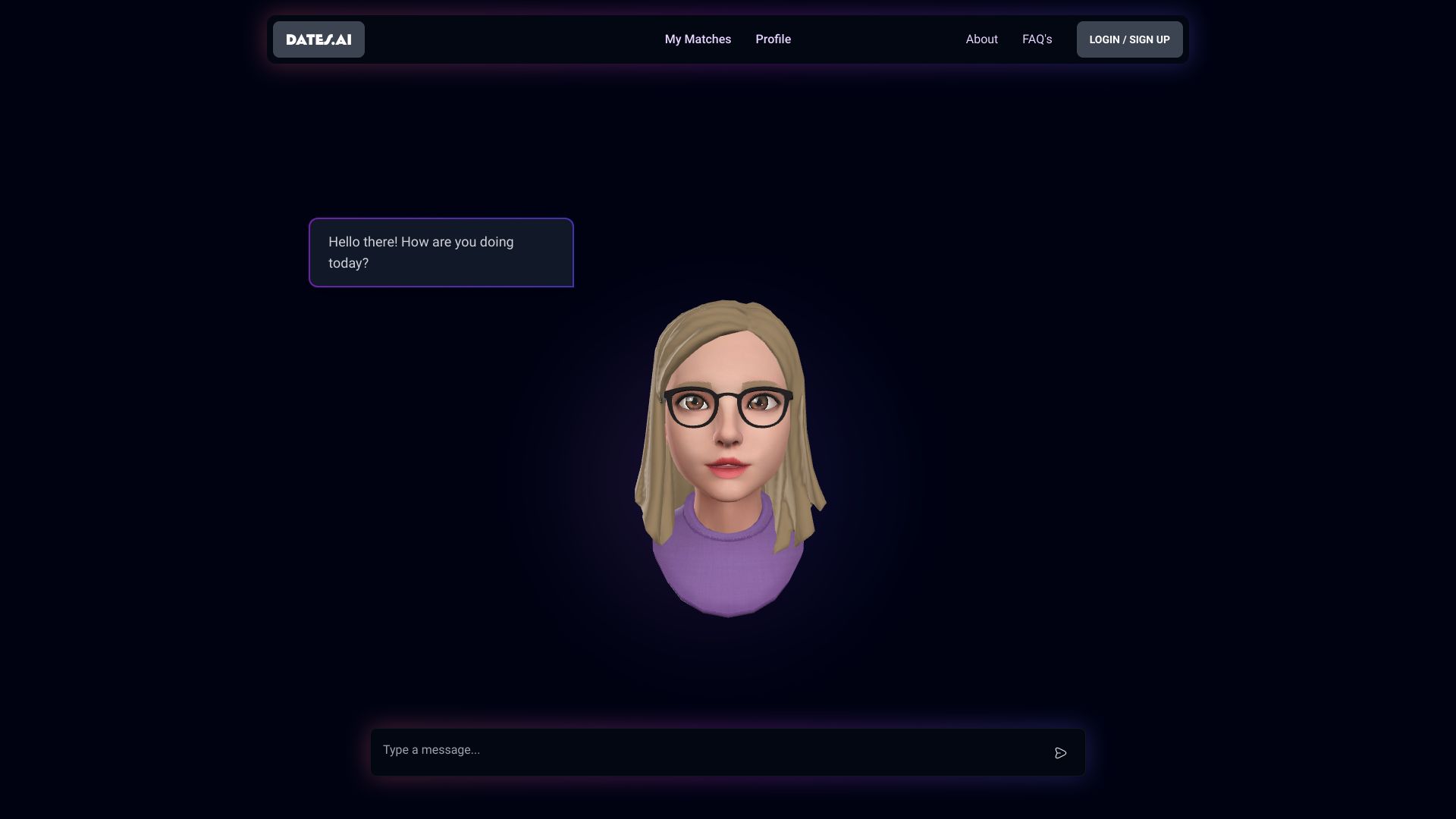This screenshot has height=819, width=1456.
Task: Switch to the Profile section
Action: [773, 39]
